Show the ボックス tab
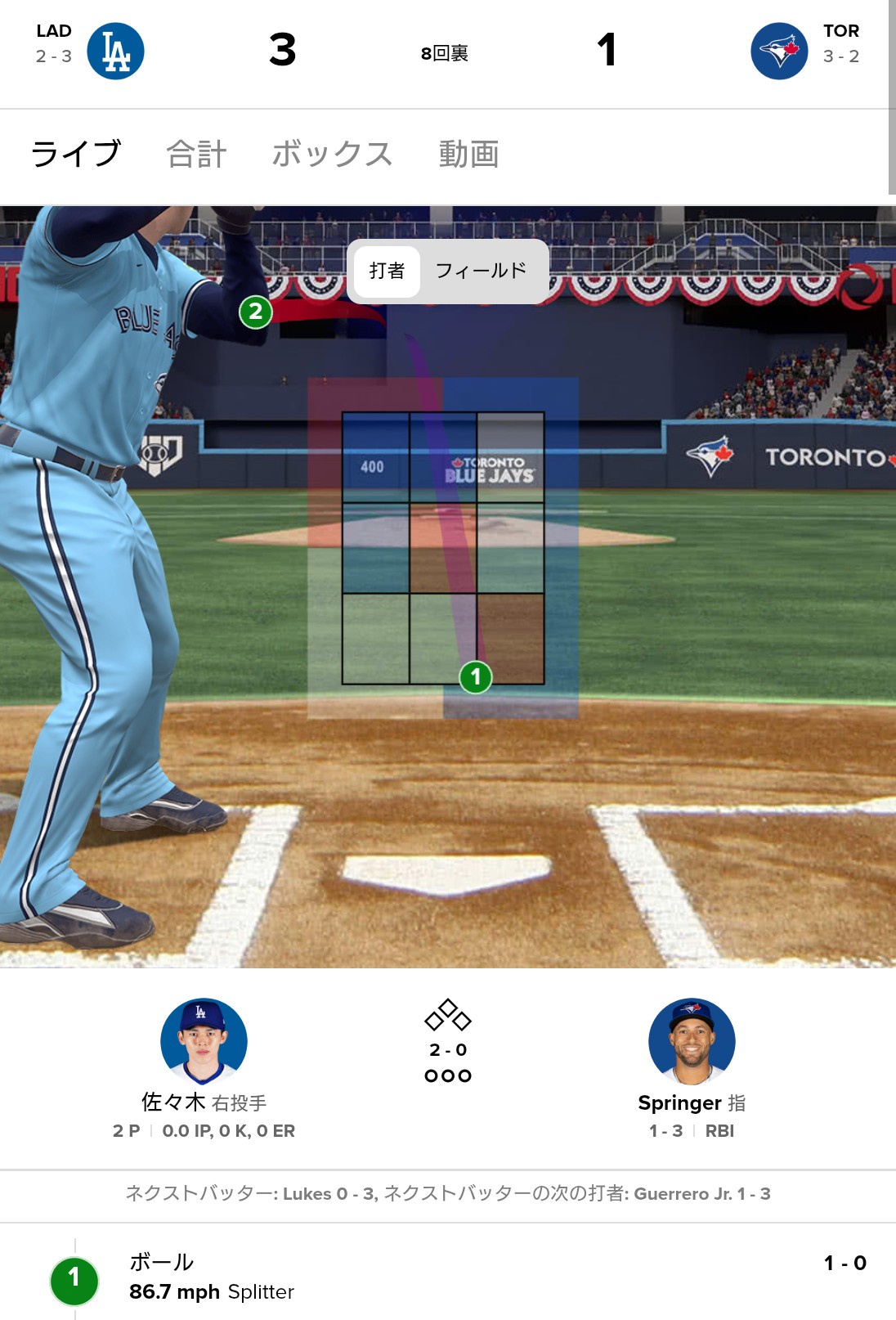 (332, 154)
